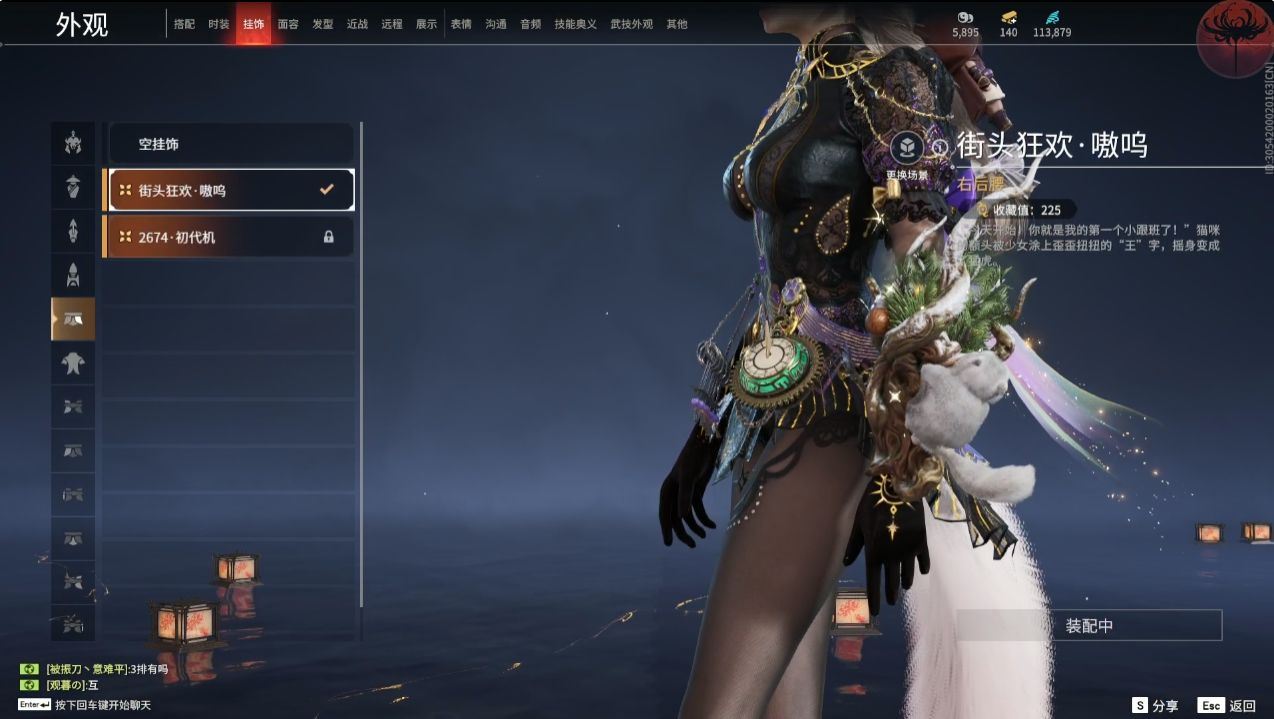
Task: Switch to the 沟通 tab
Action: [496, 24]
